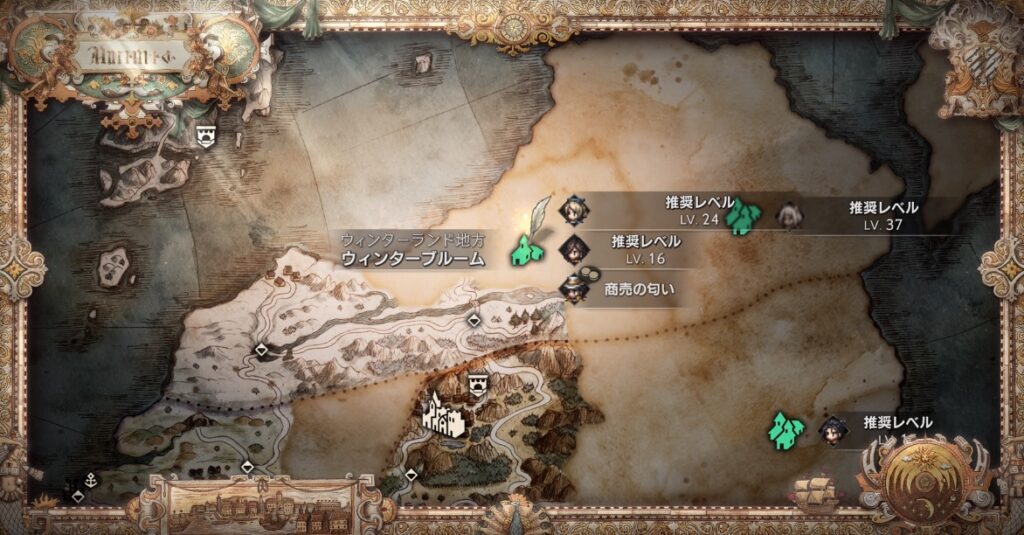This screenshot has width=1024, height=535.
Task: Select the 商売の匂い story entry
Action: 630,290
